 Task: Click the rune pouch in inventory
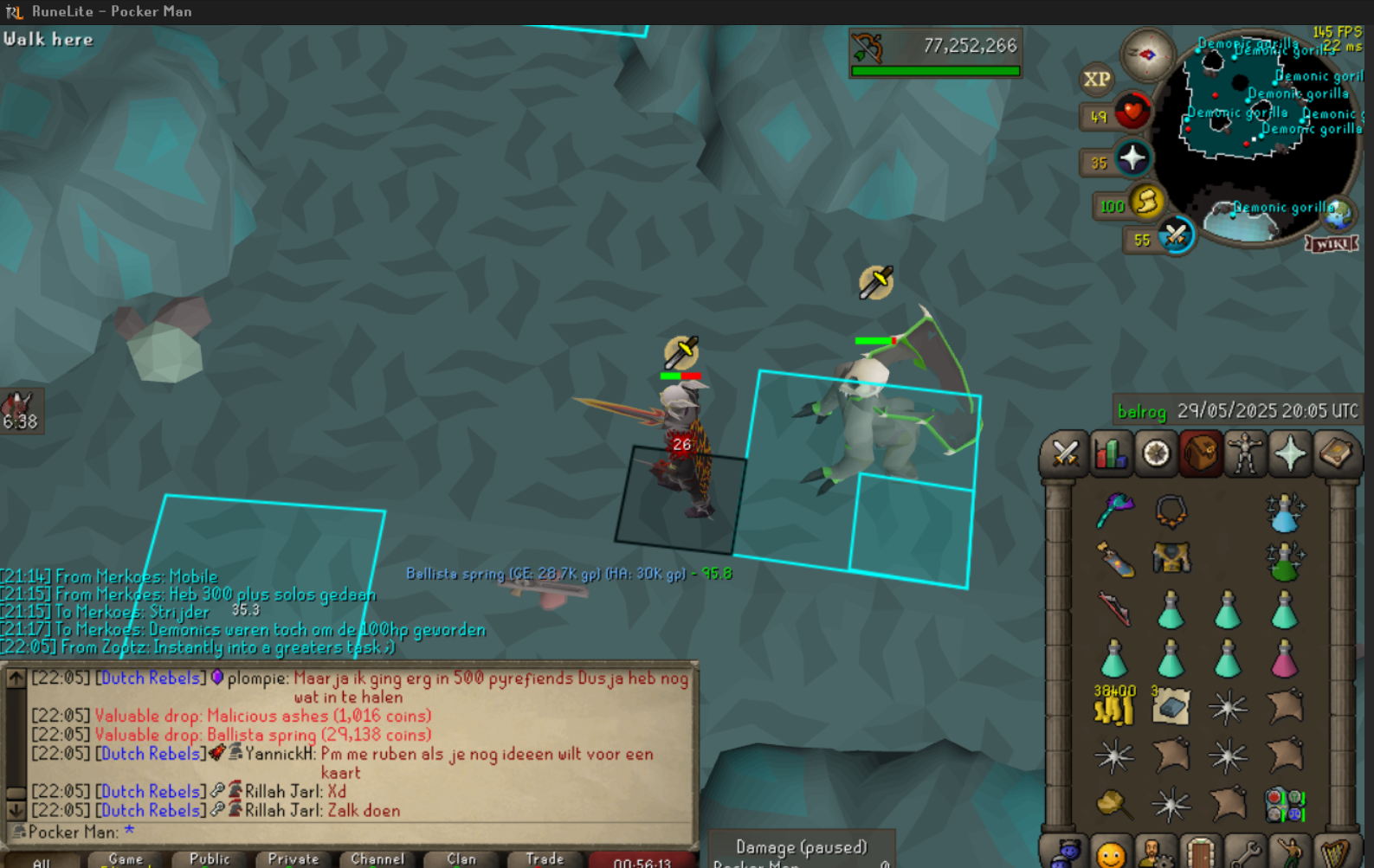point(1284,805)
